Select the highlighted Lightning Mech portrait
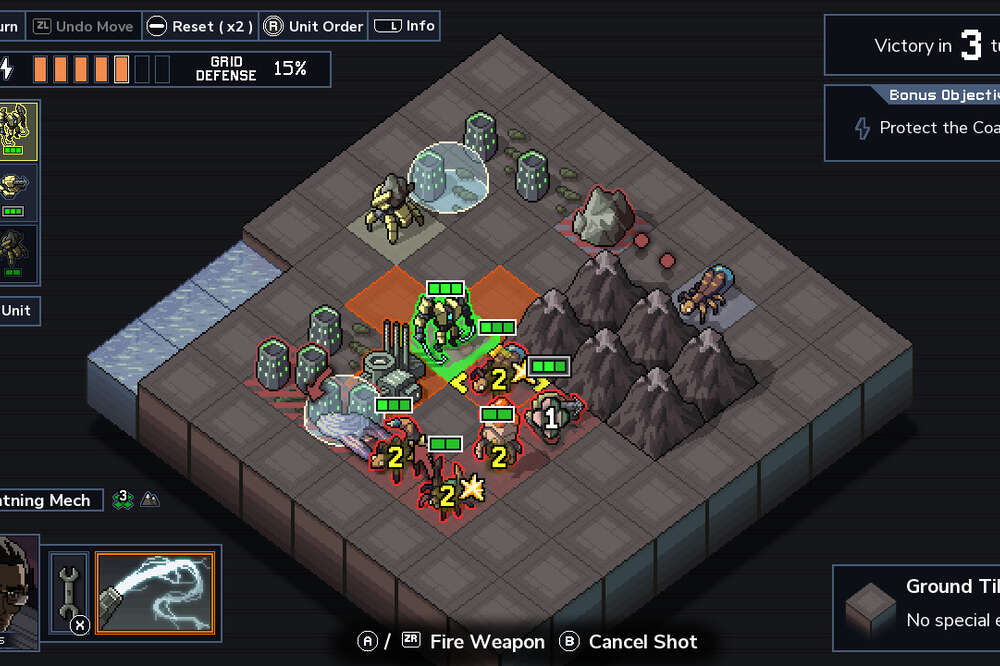The height and width of the screenshot is (666, 1000). pos(19,130)
